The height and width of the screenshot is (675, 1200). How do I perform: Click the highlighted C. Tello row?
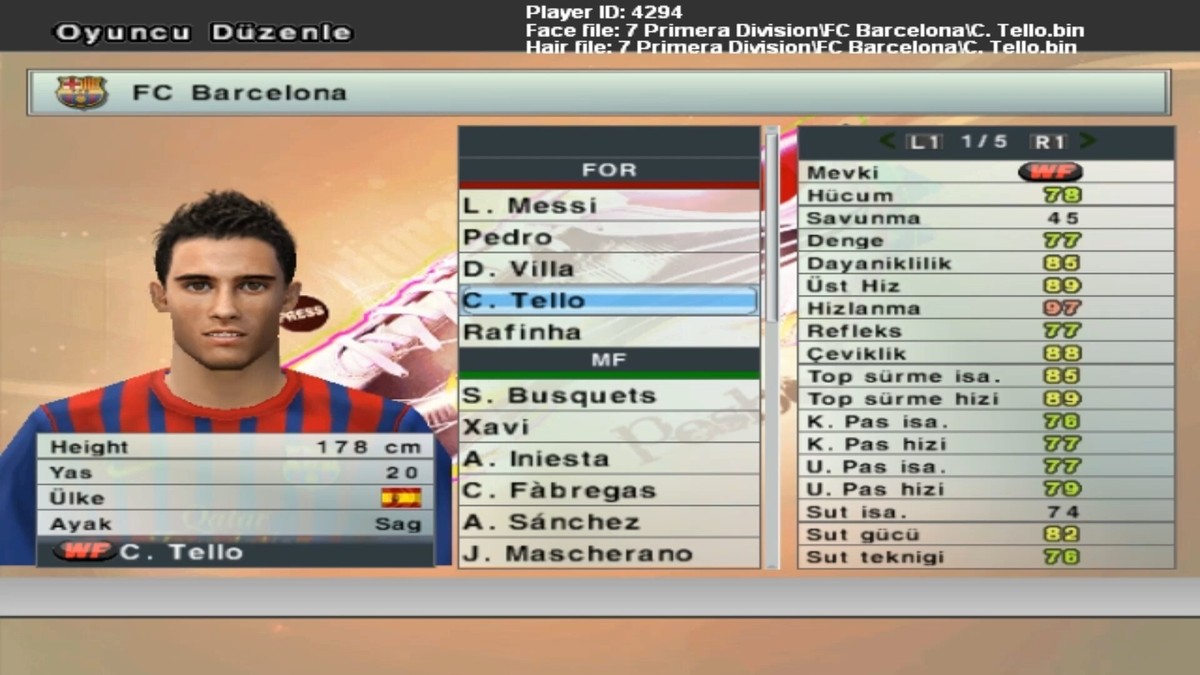click(608, 300)
